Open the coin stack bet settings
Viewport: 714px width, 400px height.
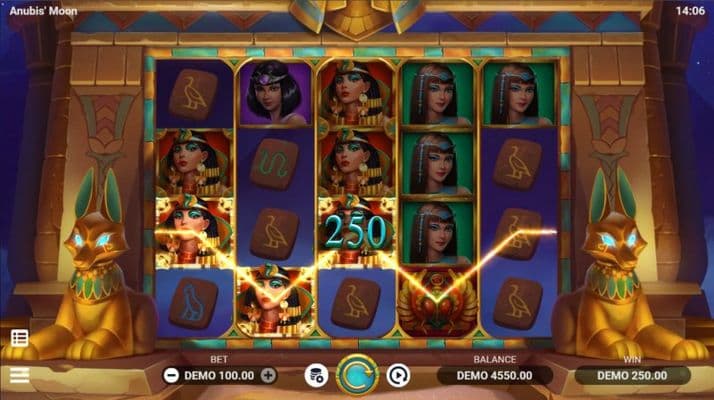click(x=315, y=376)
